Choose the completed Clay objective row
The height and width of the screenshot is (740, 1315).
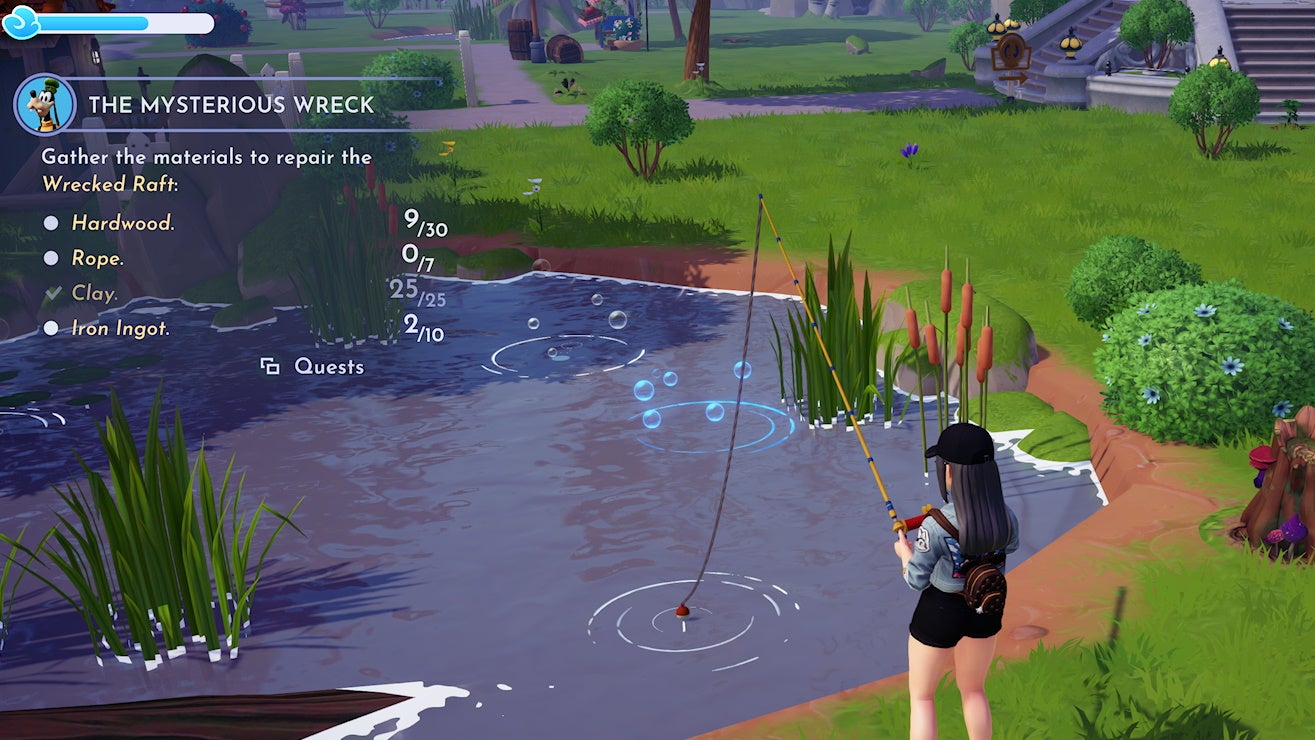pyautogui.click(x=95, y=293)
